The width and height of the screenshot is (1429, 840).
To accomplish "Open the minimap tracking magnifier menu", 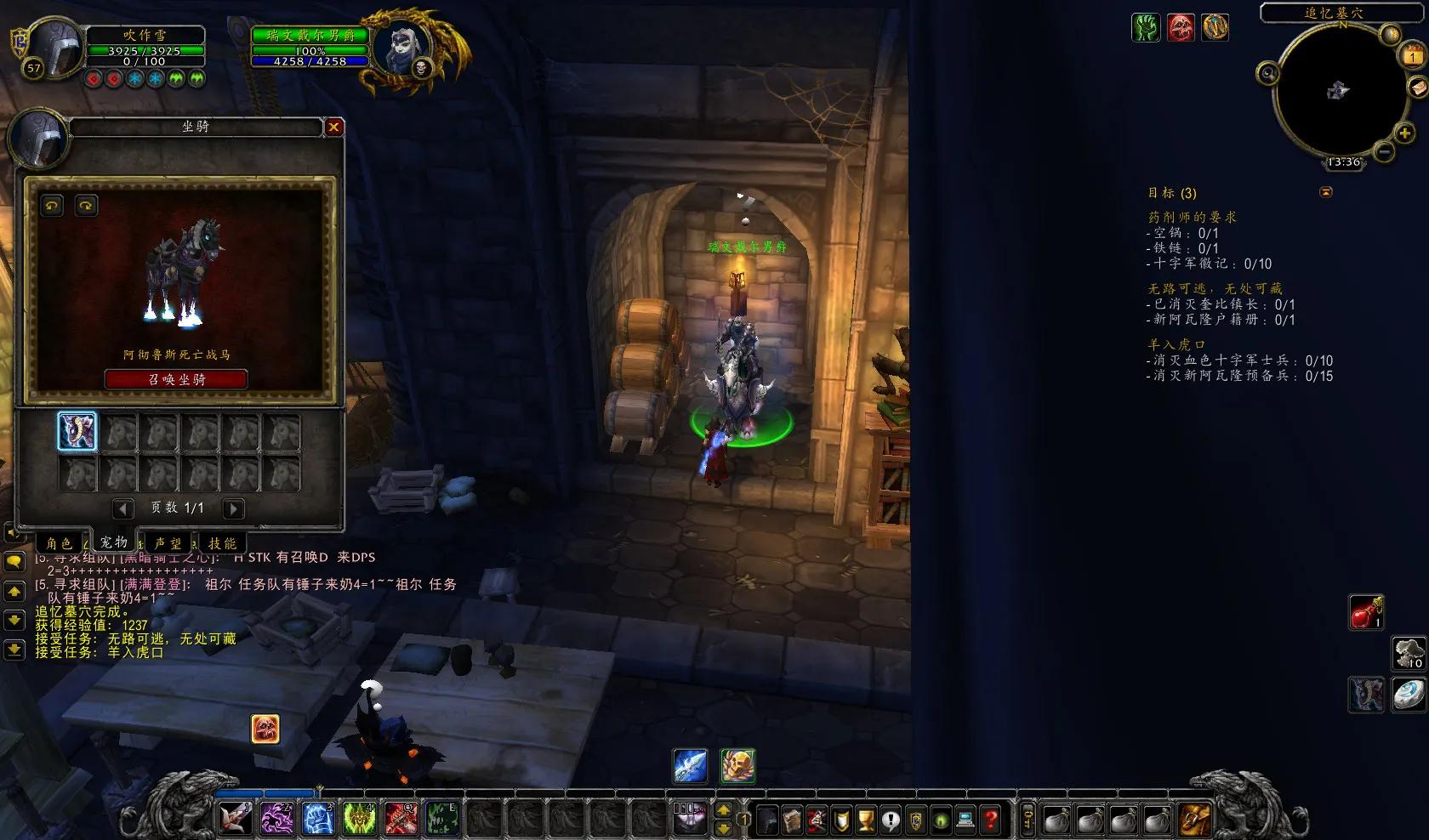I will coord(1268,71).
